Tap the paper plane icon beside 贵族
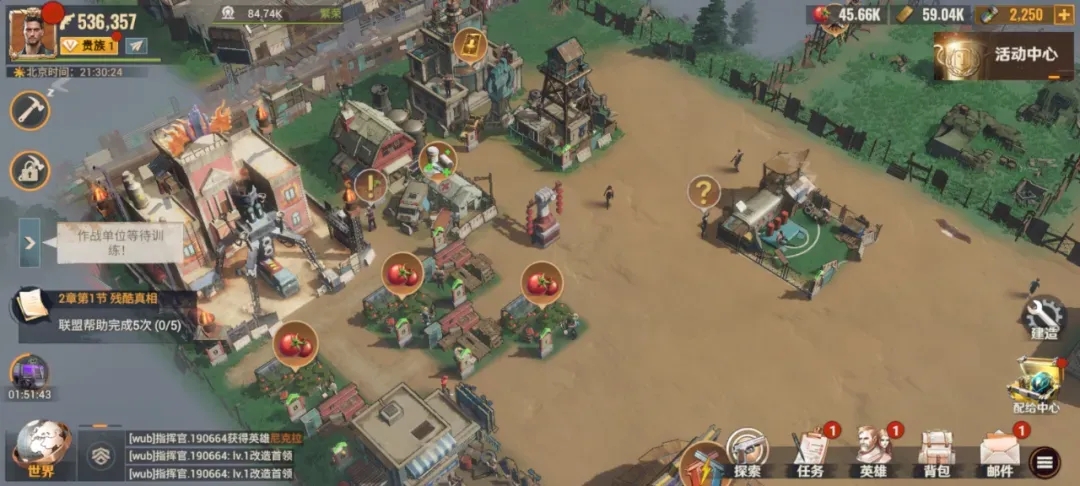The width and height of the screenshot is (1080, 486). point(136,46)
